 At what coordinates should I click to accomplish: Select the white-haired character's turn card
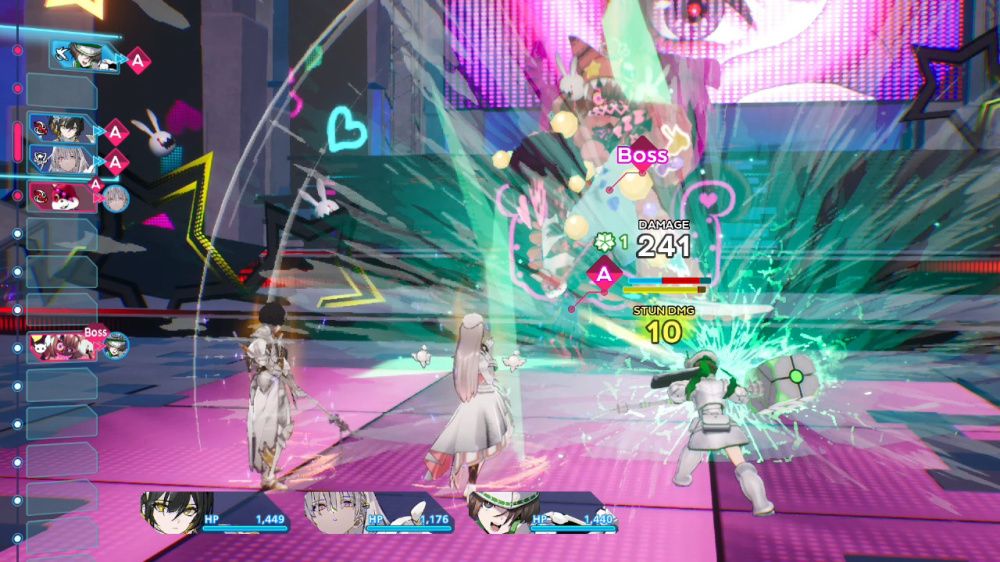click(x=62, y=159)
